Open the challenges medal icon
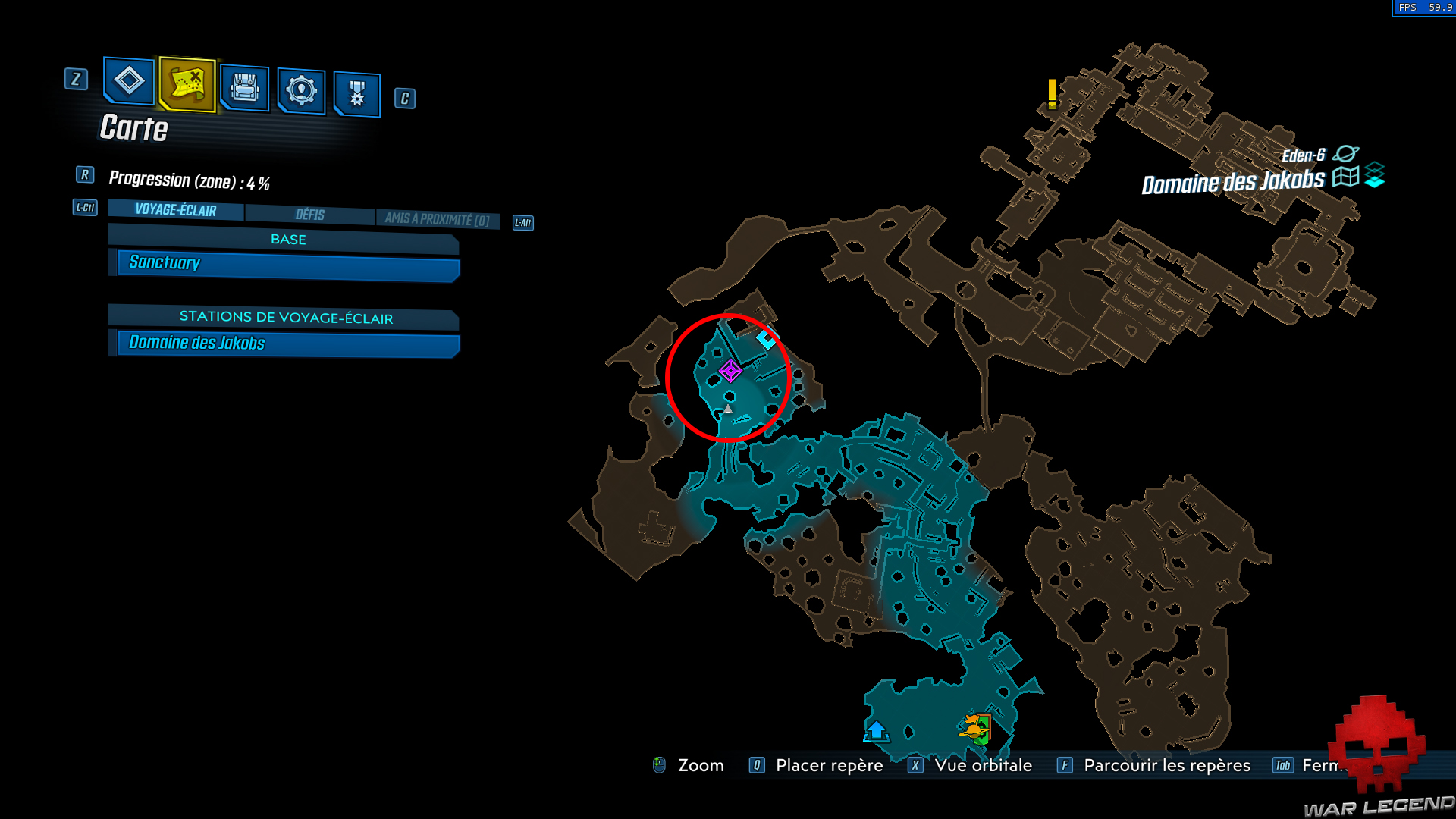Screen dimensions: 1456x819 pyautogui.click(x=356, y=93)
